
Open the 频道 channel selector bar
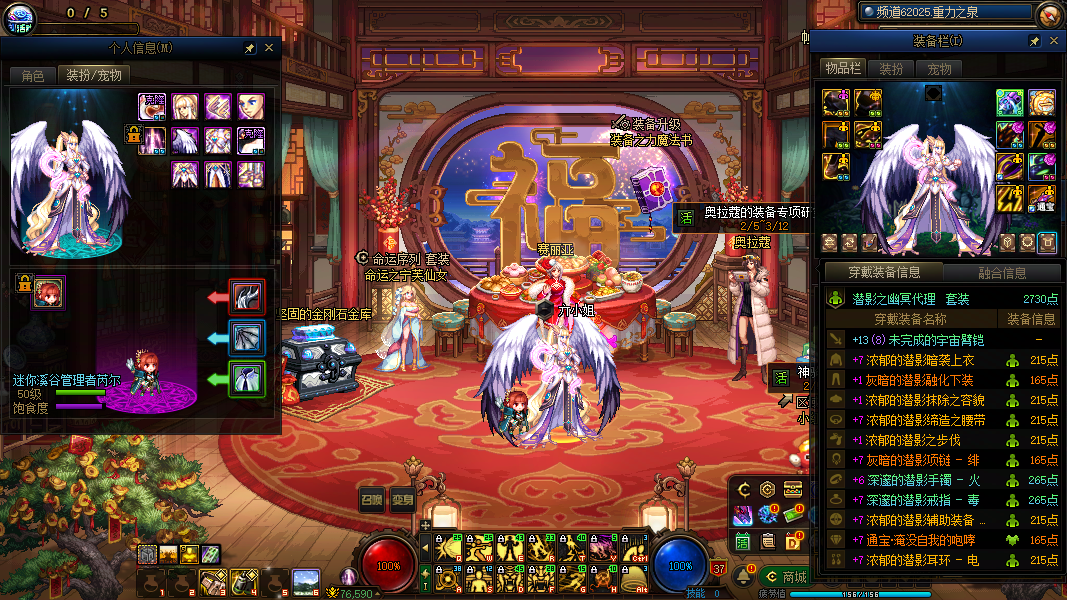944,12
